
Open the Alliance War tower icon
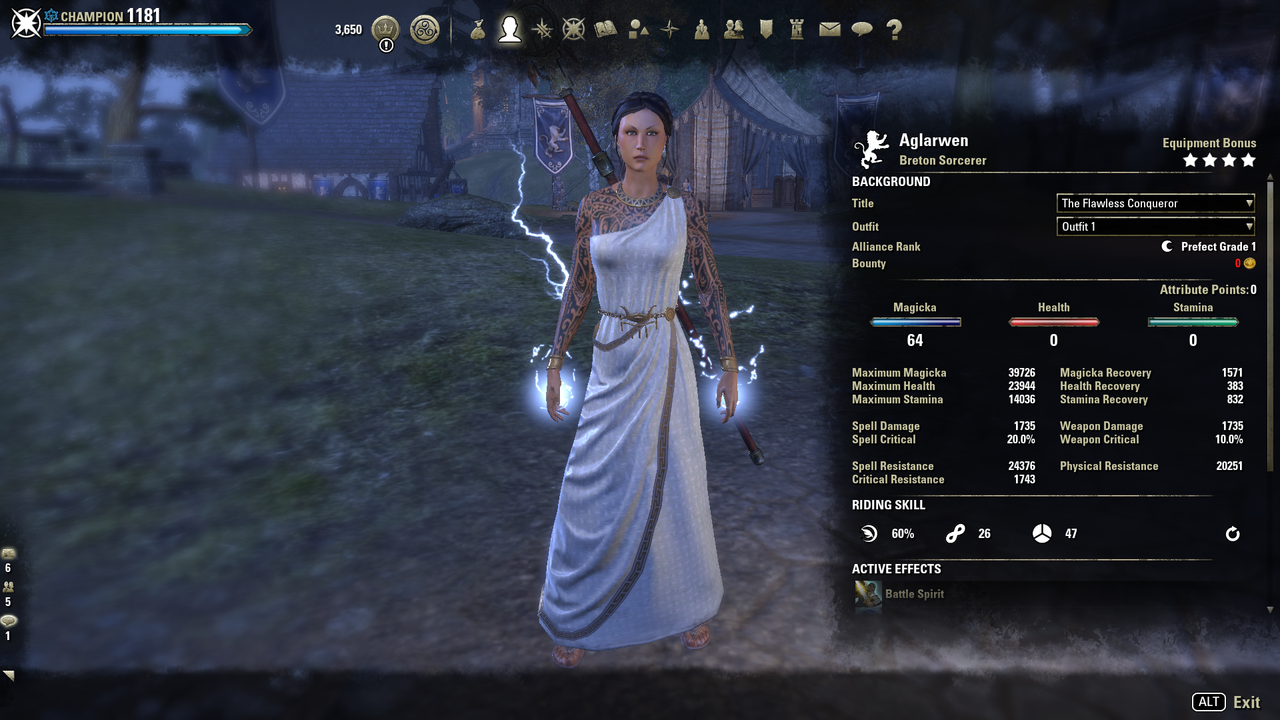(797, 30)
